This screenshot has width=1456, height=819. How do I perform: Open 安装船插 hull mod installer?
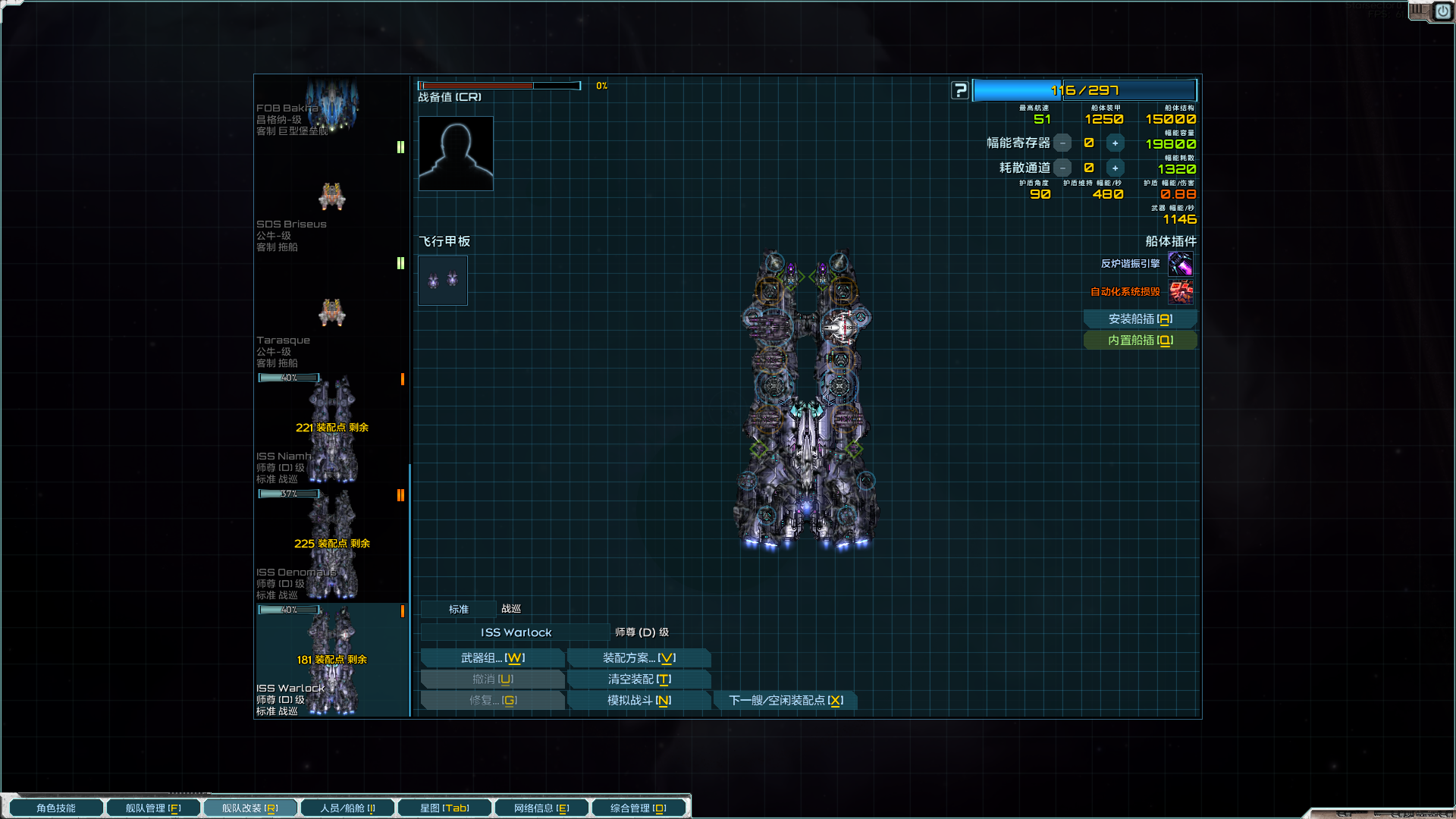[1140, 319]
